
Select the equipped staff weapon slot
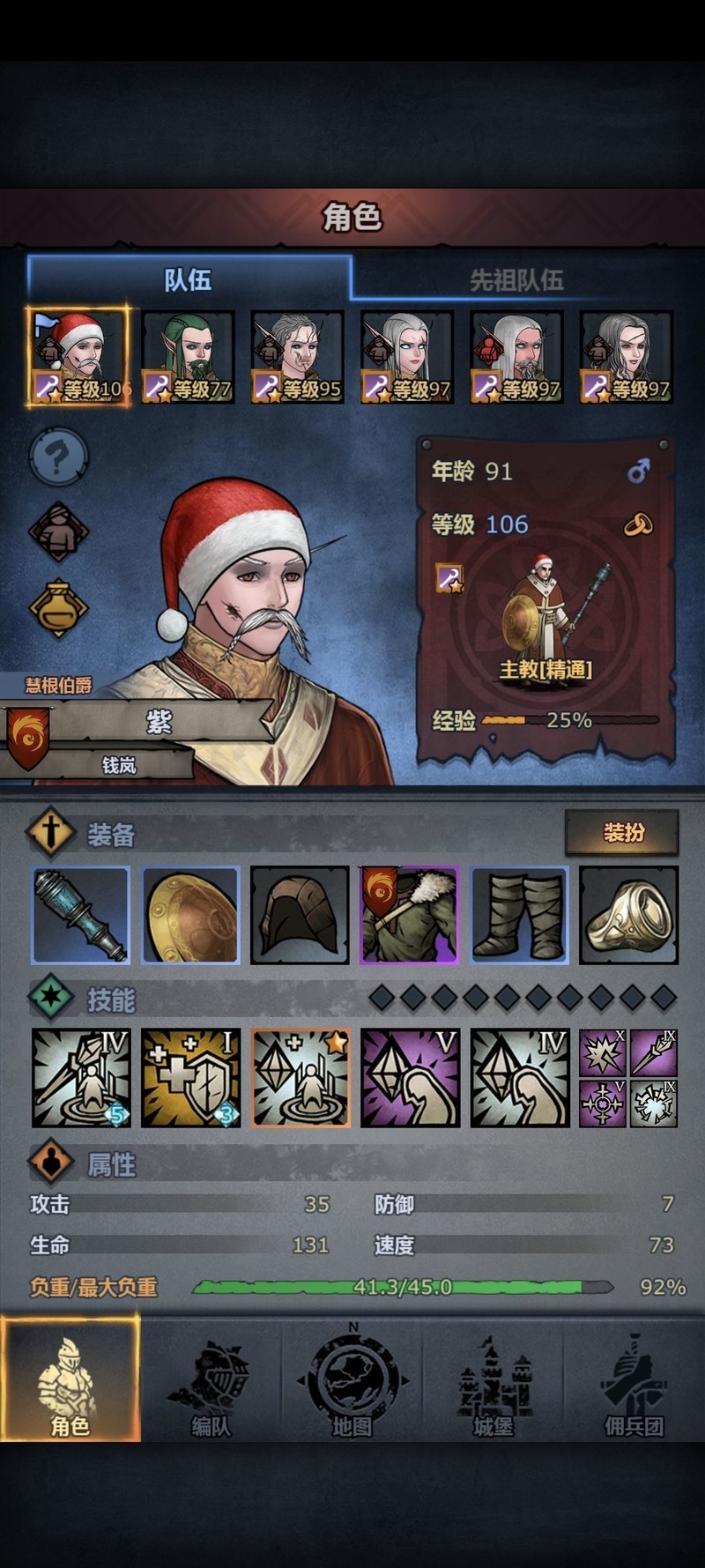click(x=81, y=915)
